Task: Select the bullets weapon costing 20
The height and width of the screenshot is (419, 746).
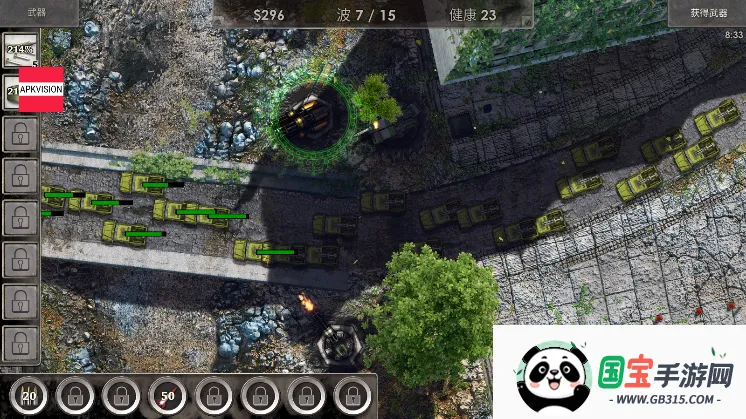Action: coord(29,394)
